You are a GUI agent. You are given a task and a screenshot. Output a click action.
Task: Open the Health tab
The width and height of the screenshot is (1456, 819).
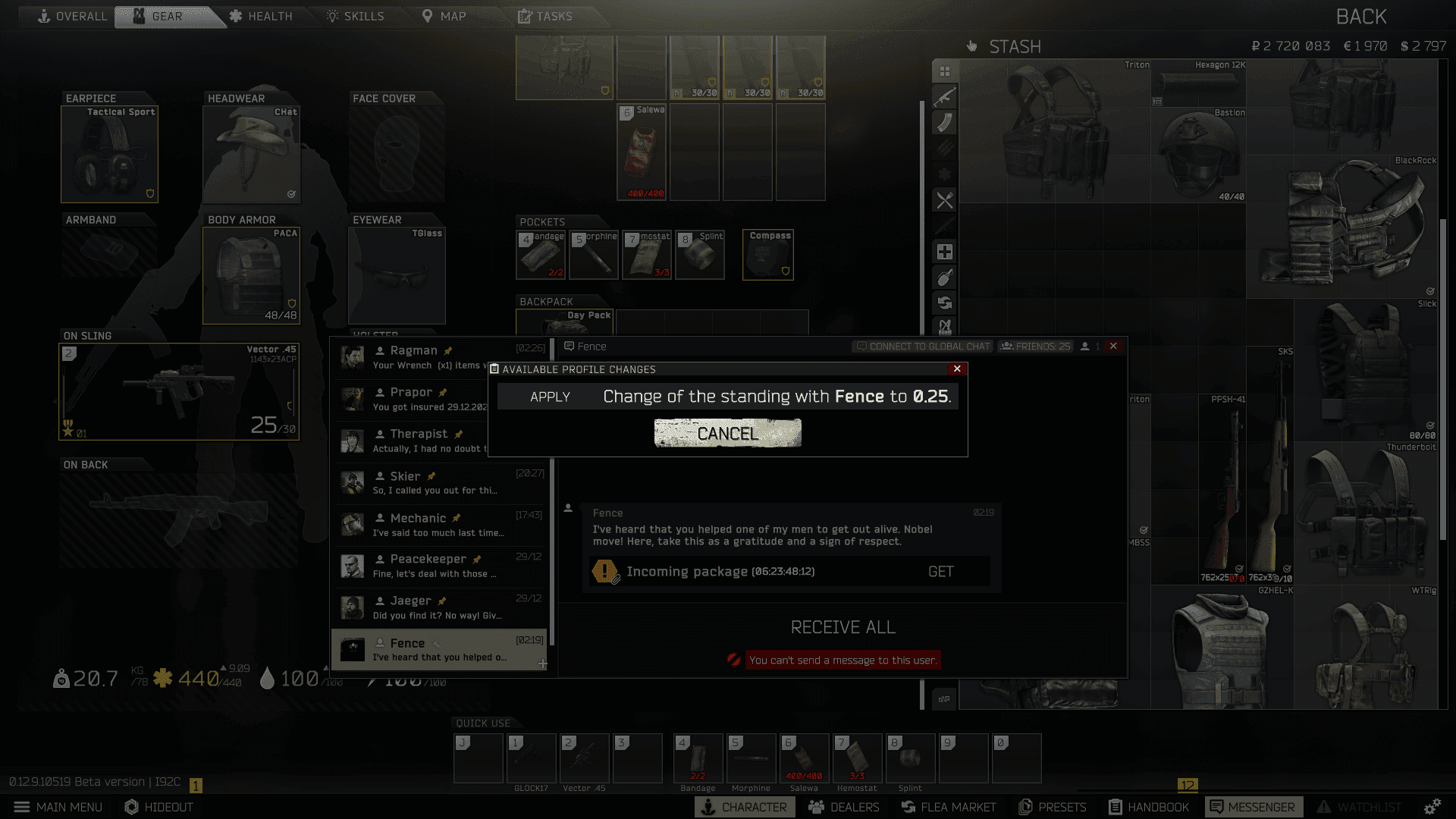(x=261, y=16)
